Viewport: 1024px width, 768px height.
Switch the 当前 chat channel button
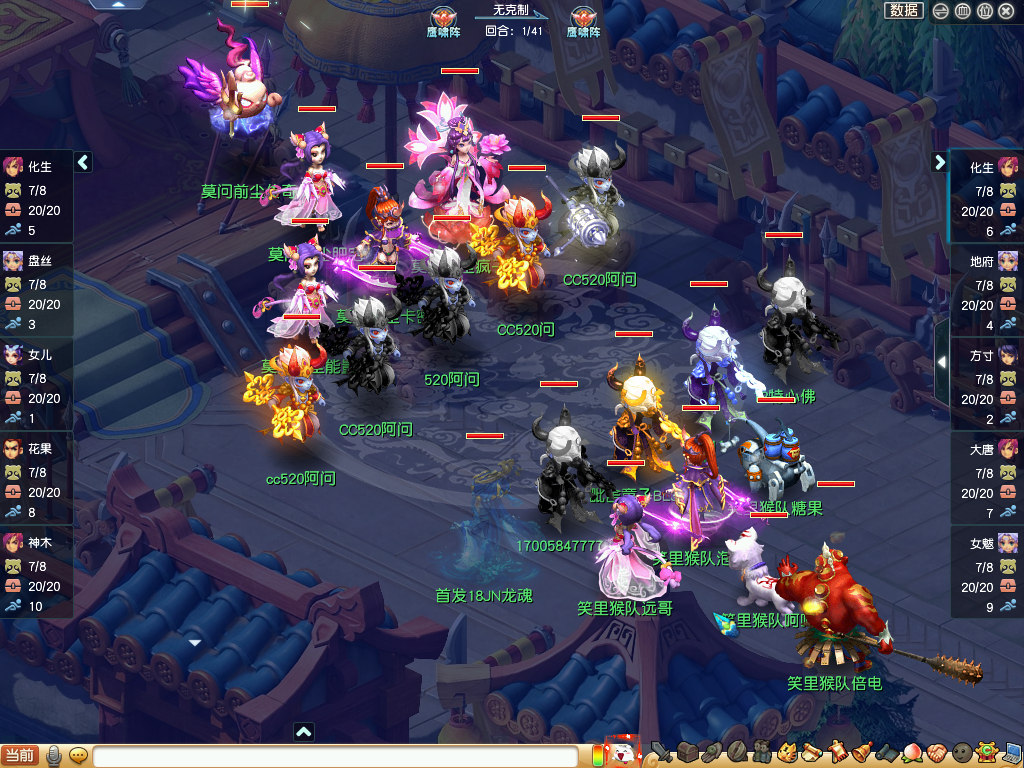pyautogui.click(x=20, y=756)
